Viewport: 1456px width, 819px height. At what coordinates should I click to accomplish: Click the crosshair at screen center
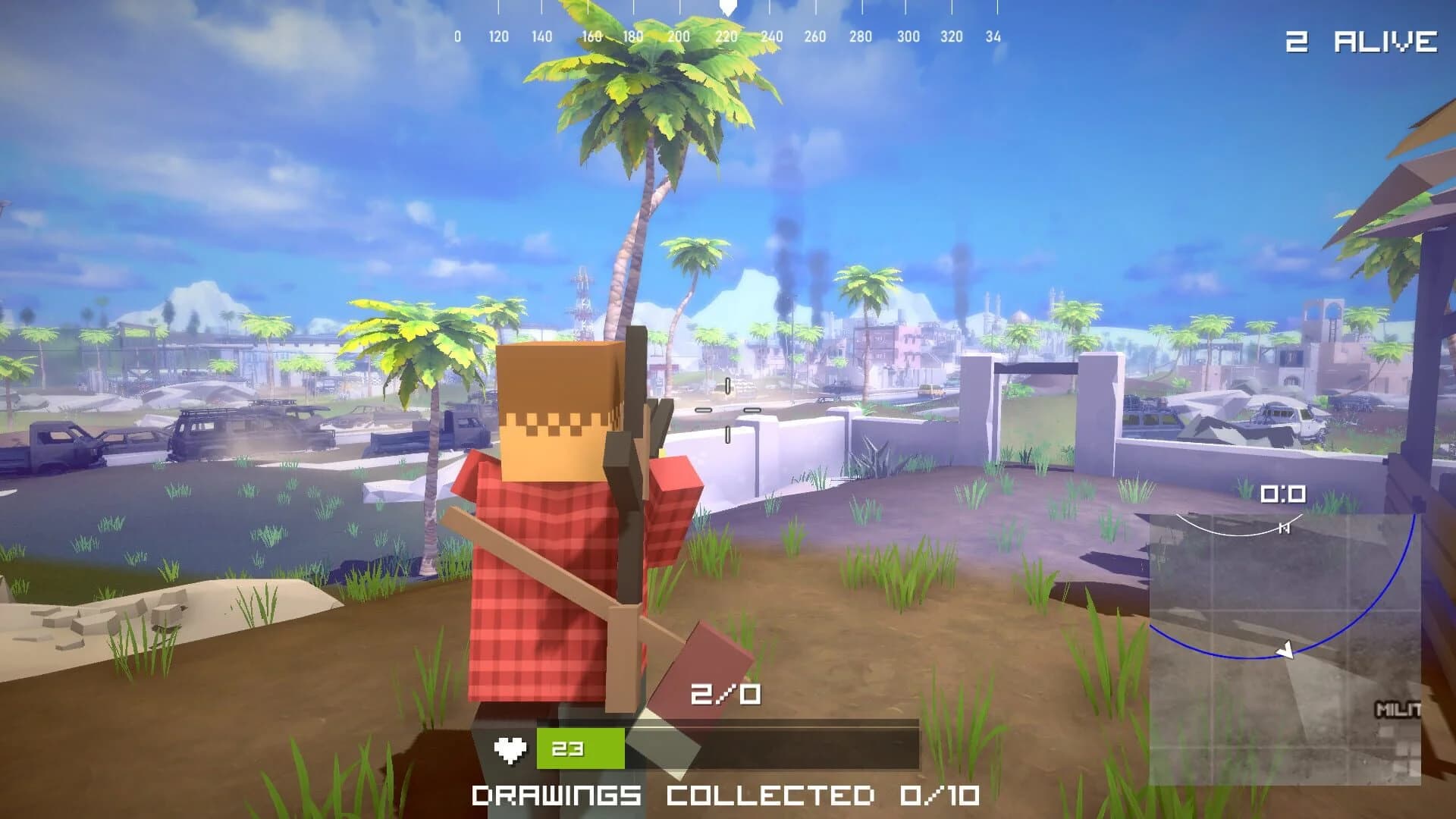click(x=728, y=409)
